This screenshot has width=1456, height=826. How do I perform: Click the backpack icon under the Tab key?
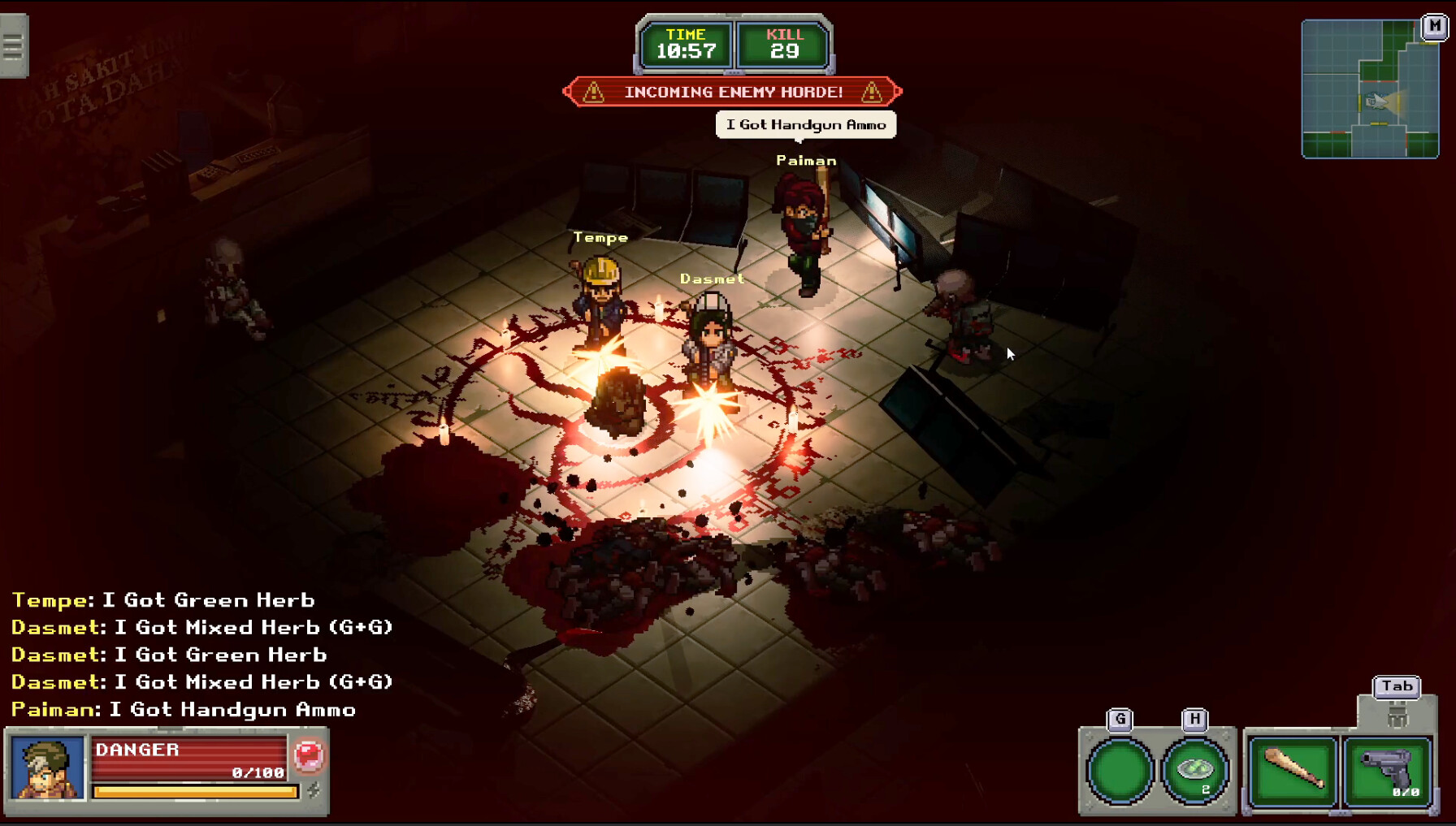click(1397, 718)
